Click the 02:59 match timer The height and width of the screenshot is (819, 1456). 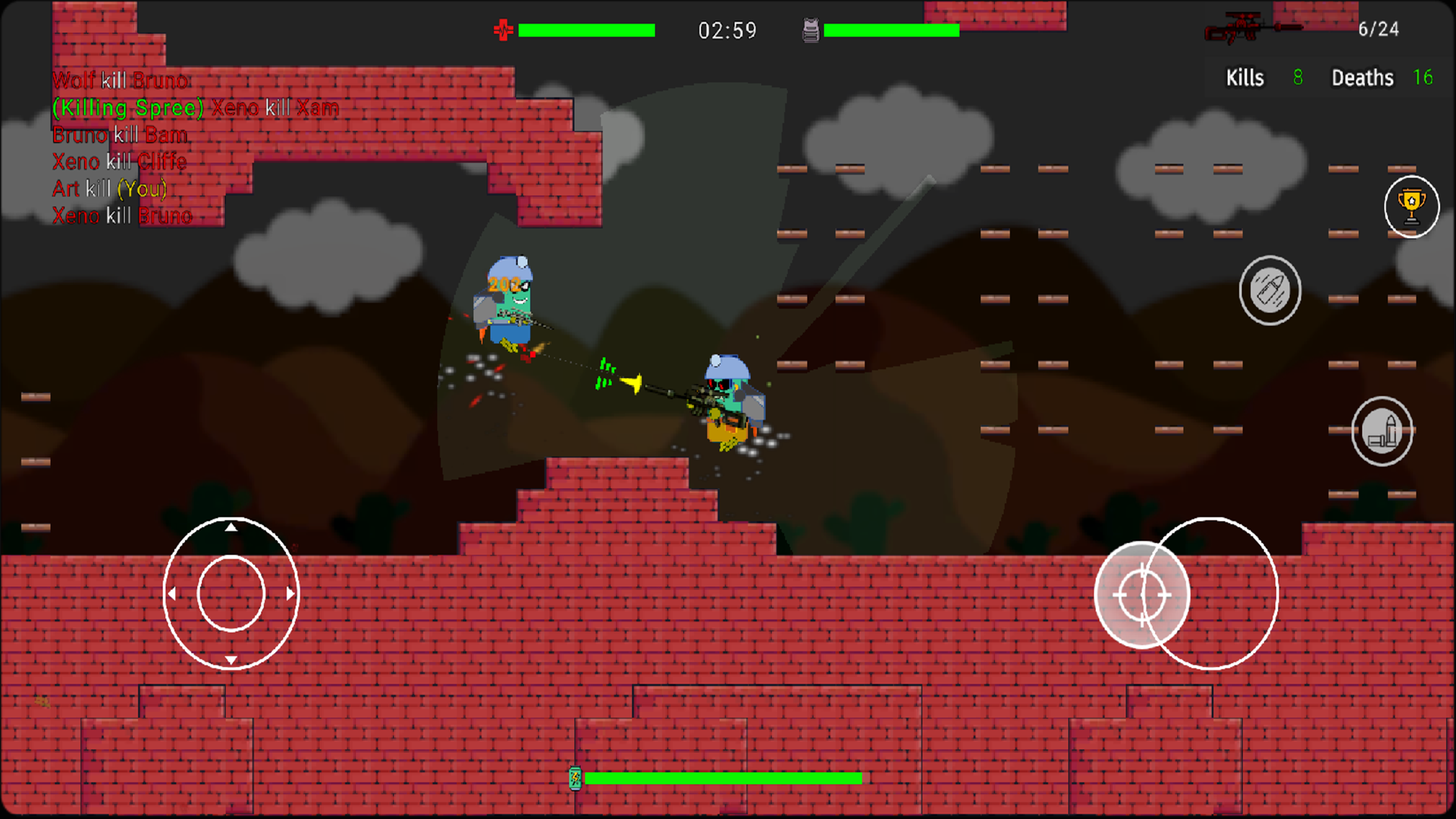pos(726,31)
